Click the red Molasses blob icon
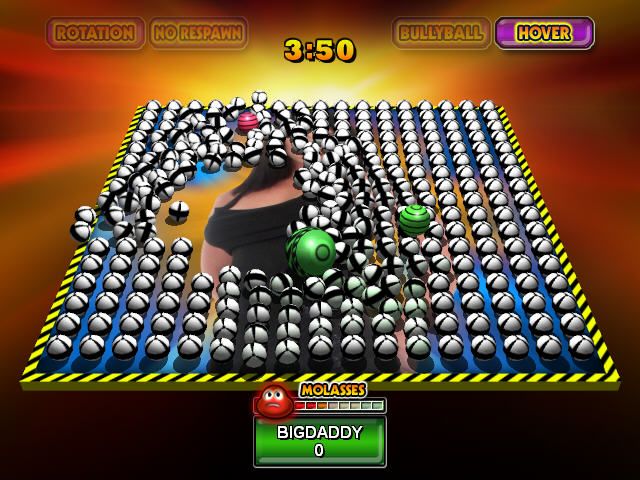The image size is (640, 480). (x=272, y=400)
